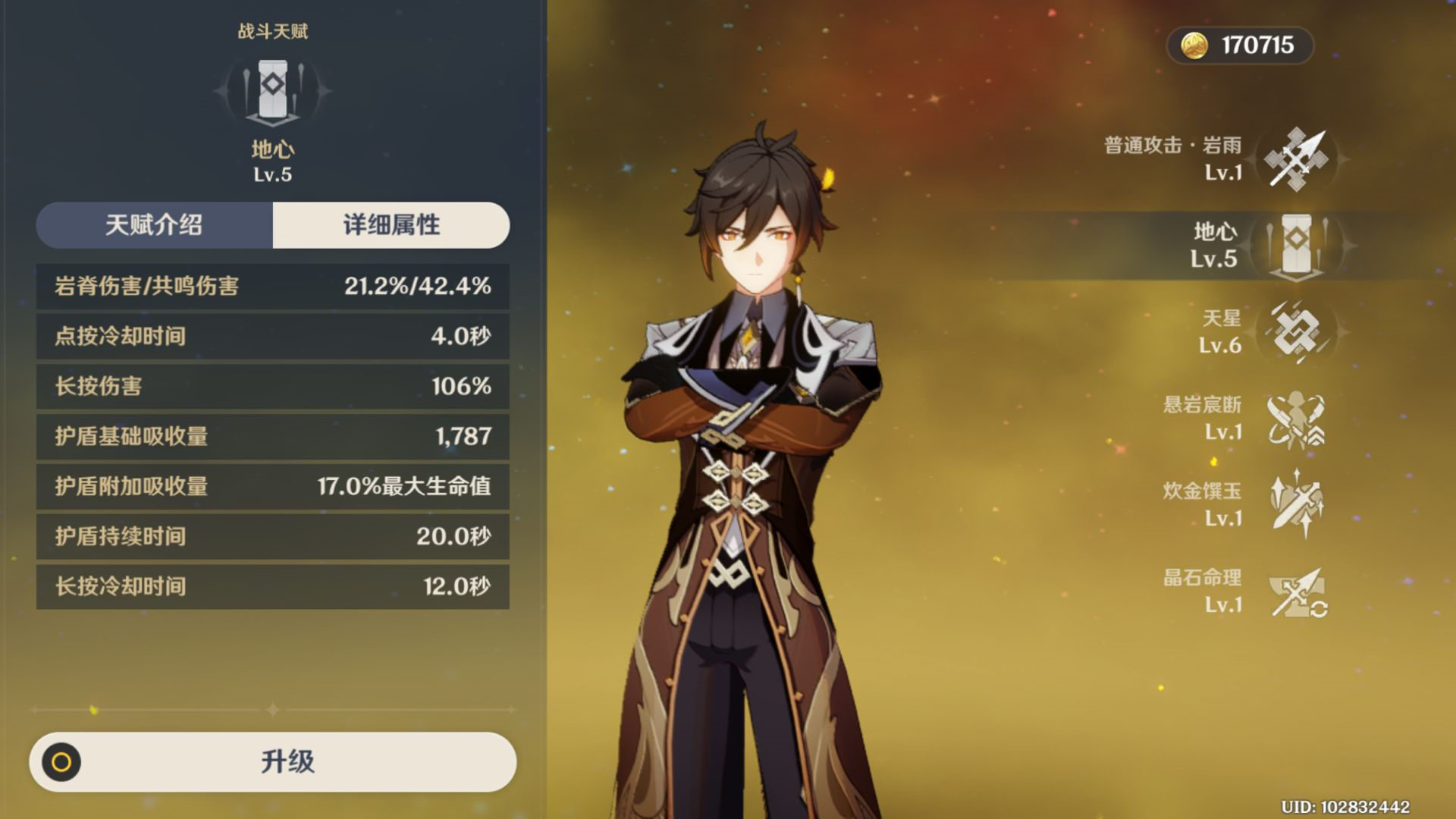Click the 长按冷却时间 12.0秒 entry
This screenshot has width=1456, height=819.
point(273,587)
